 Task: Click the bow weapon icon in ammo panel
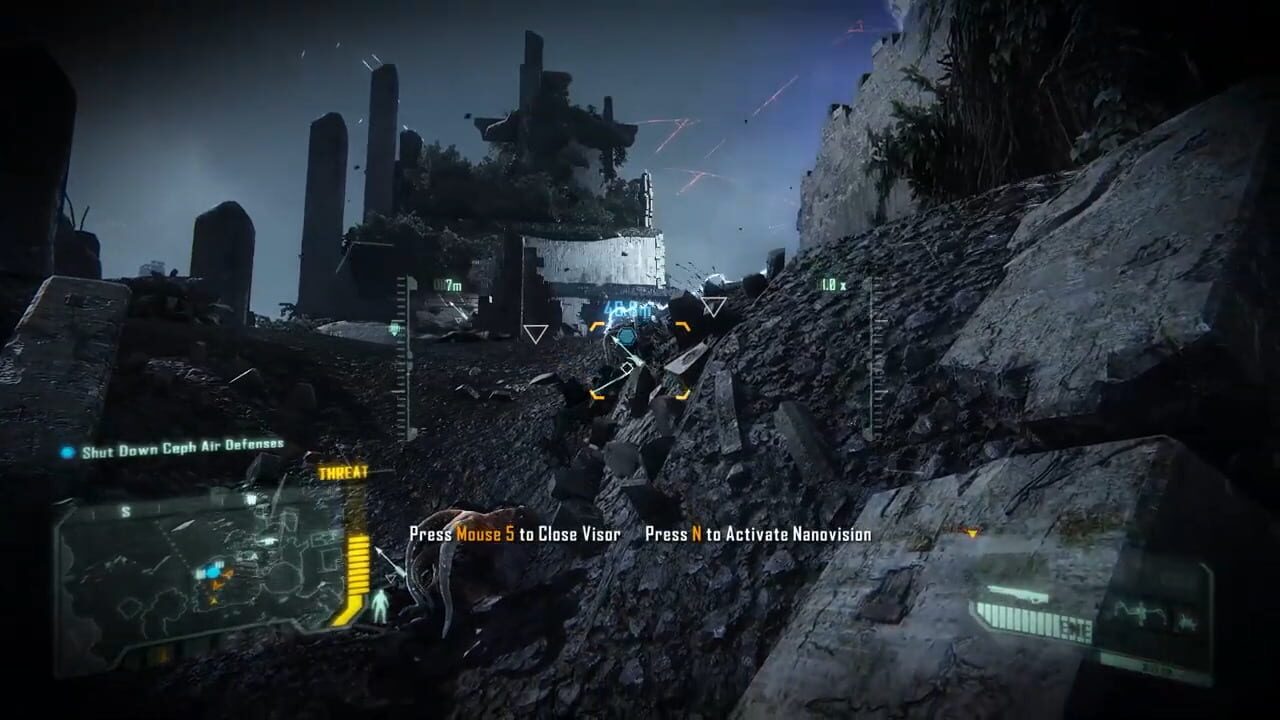(x=1017, y=593)
